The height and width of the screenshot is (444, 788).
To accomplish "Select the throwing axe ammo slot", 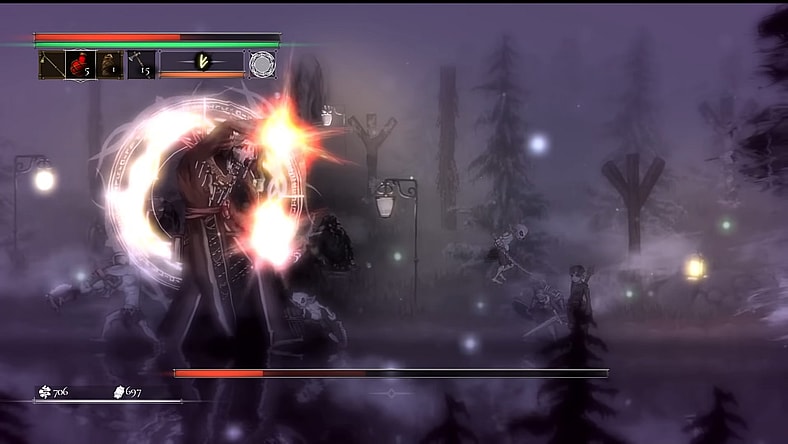I will pos(141,64).
